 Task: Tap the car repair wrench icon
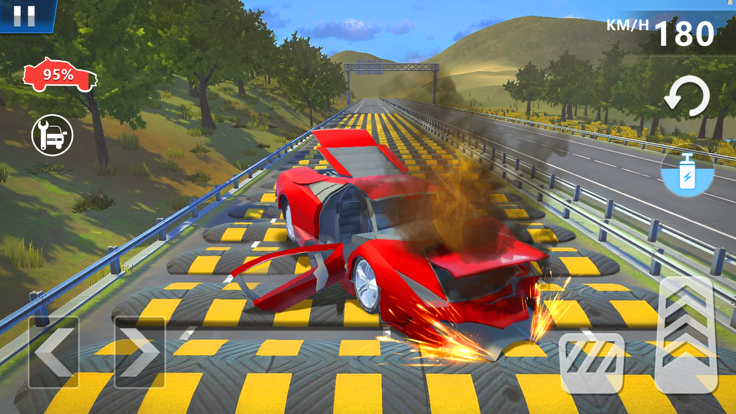pos(52,135)
